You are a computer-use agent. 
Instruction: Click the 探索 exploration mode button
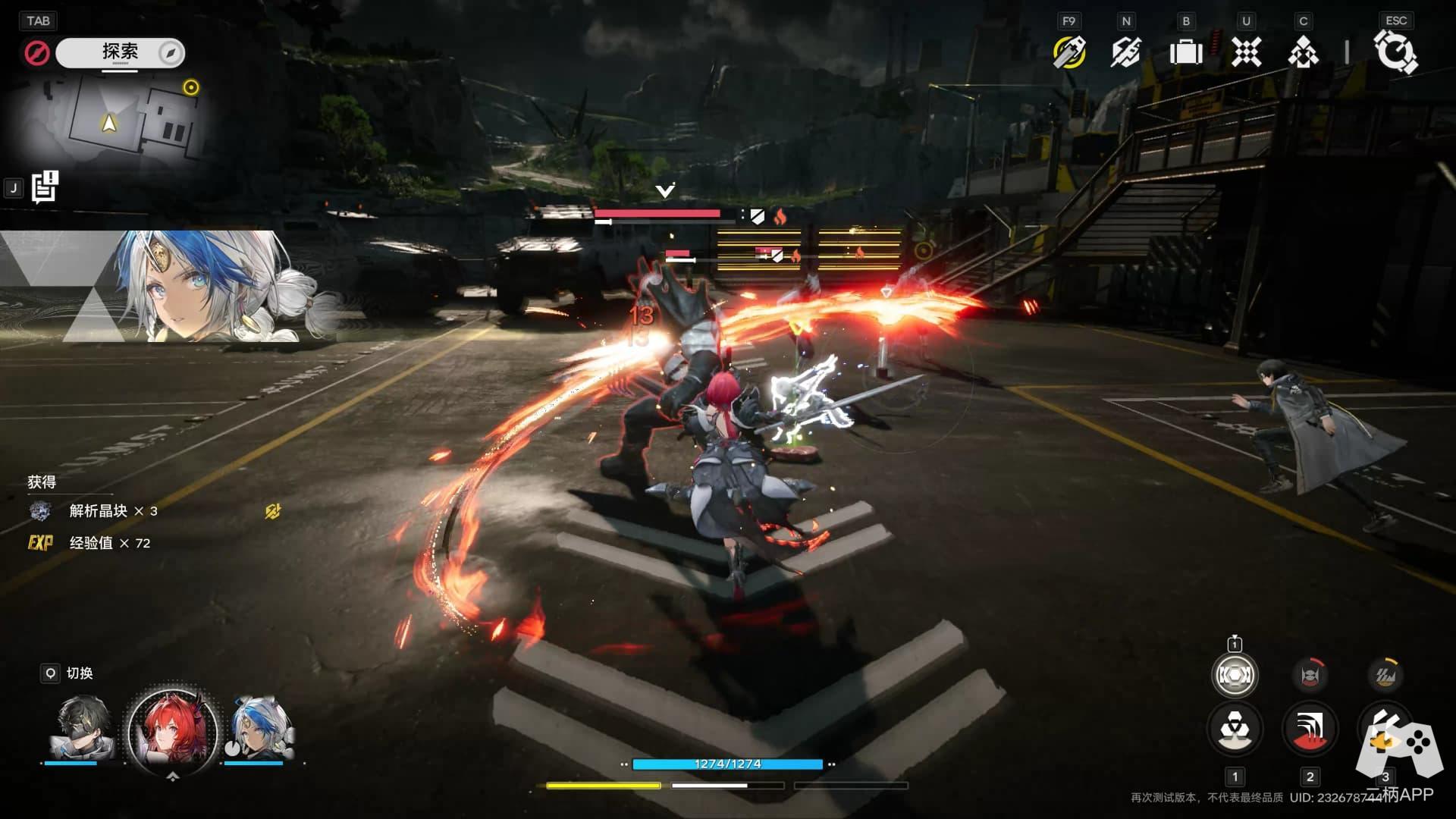click(x=120, y=52)
